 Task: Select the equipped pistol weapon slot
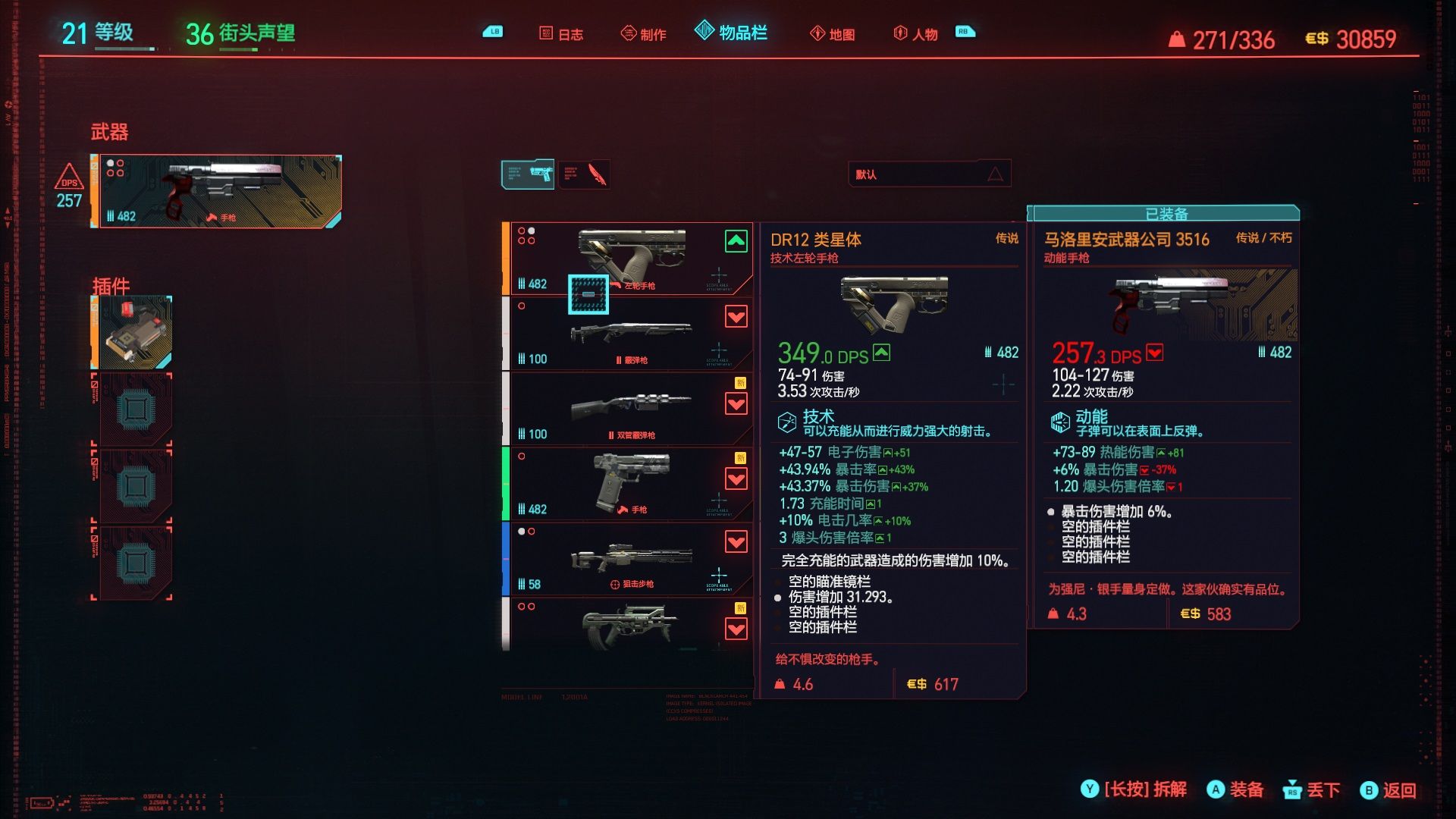[x=217, y=191]
